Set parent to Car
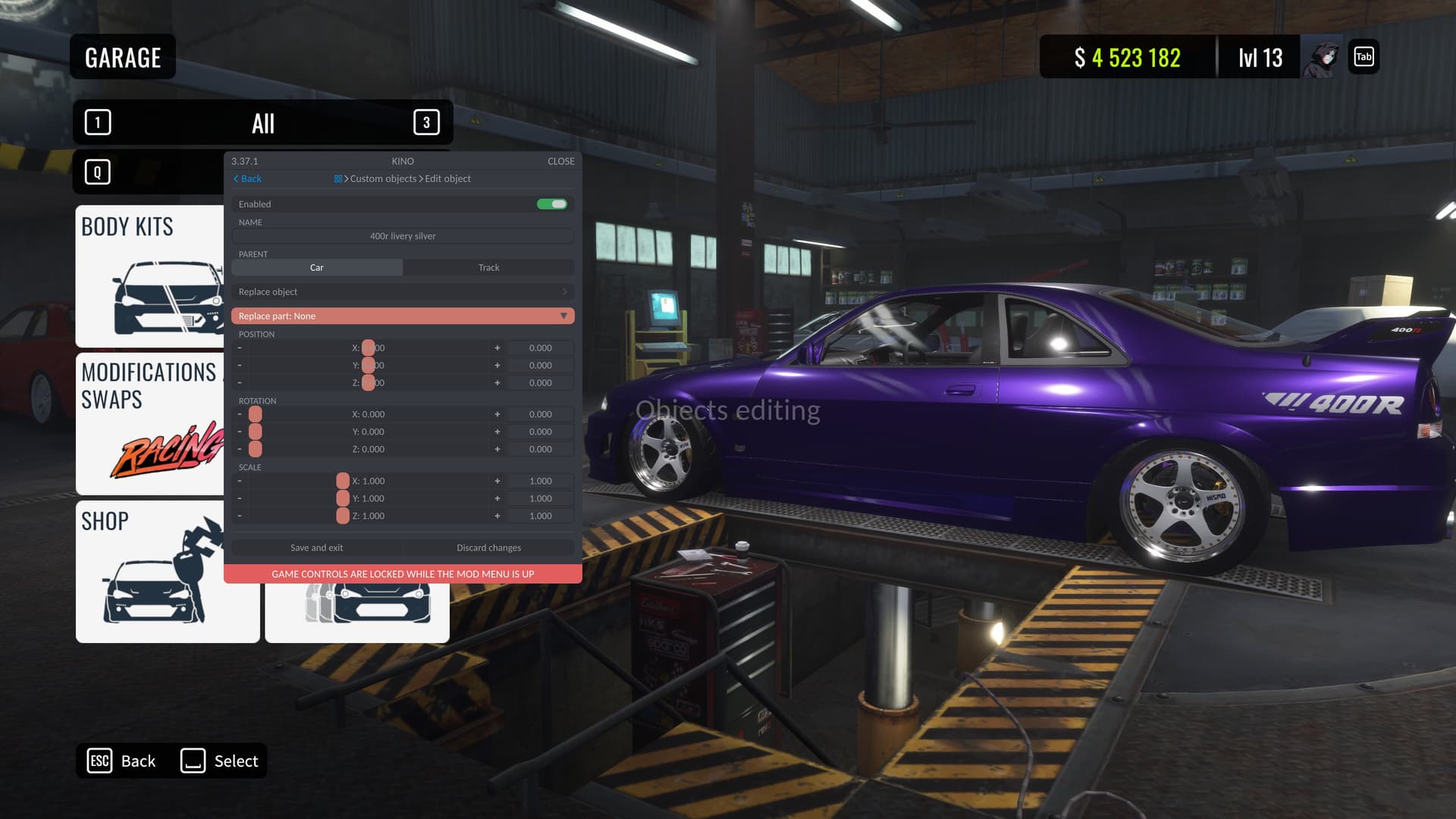 click(317, 268)
